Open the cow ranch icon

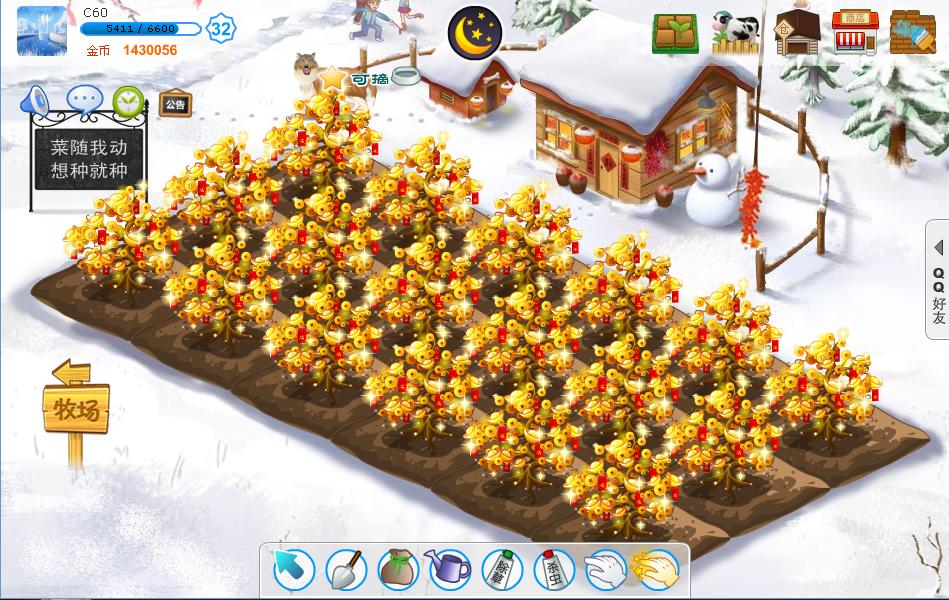(735, 33)
